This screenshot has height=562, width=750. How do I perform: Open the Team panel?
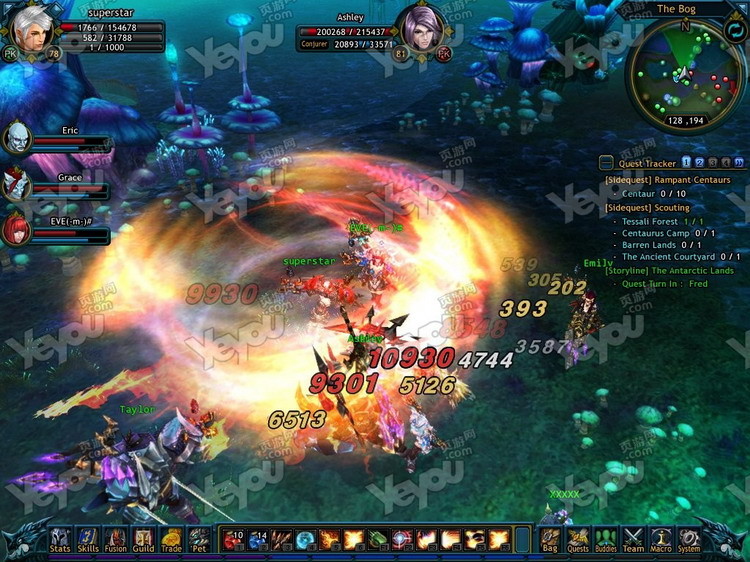(634, 540)
